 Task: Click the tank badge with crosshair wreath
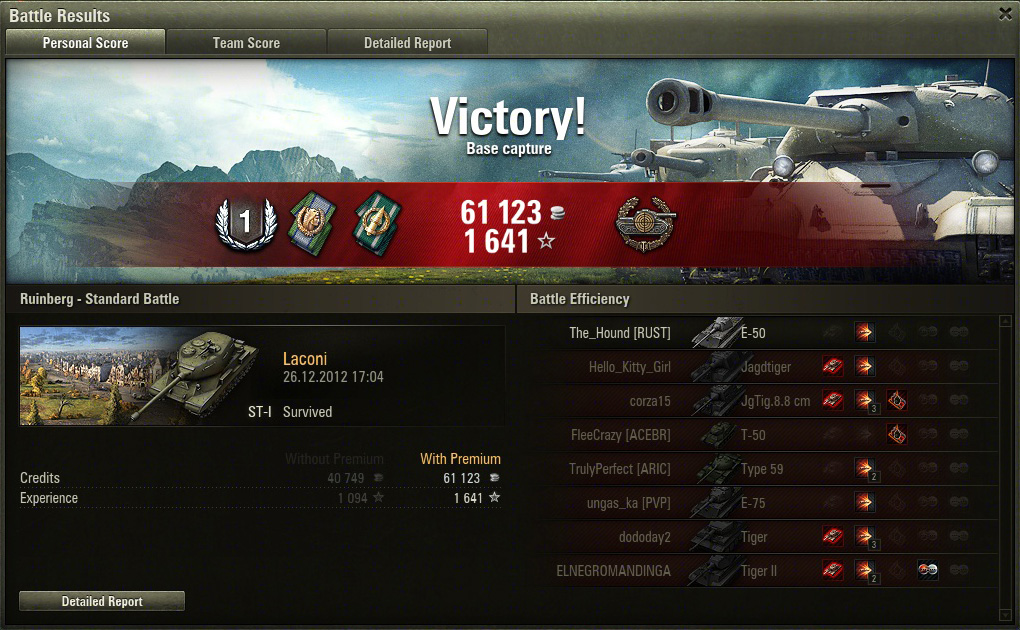[644, 223]
